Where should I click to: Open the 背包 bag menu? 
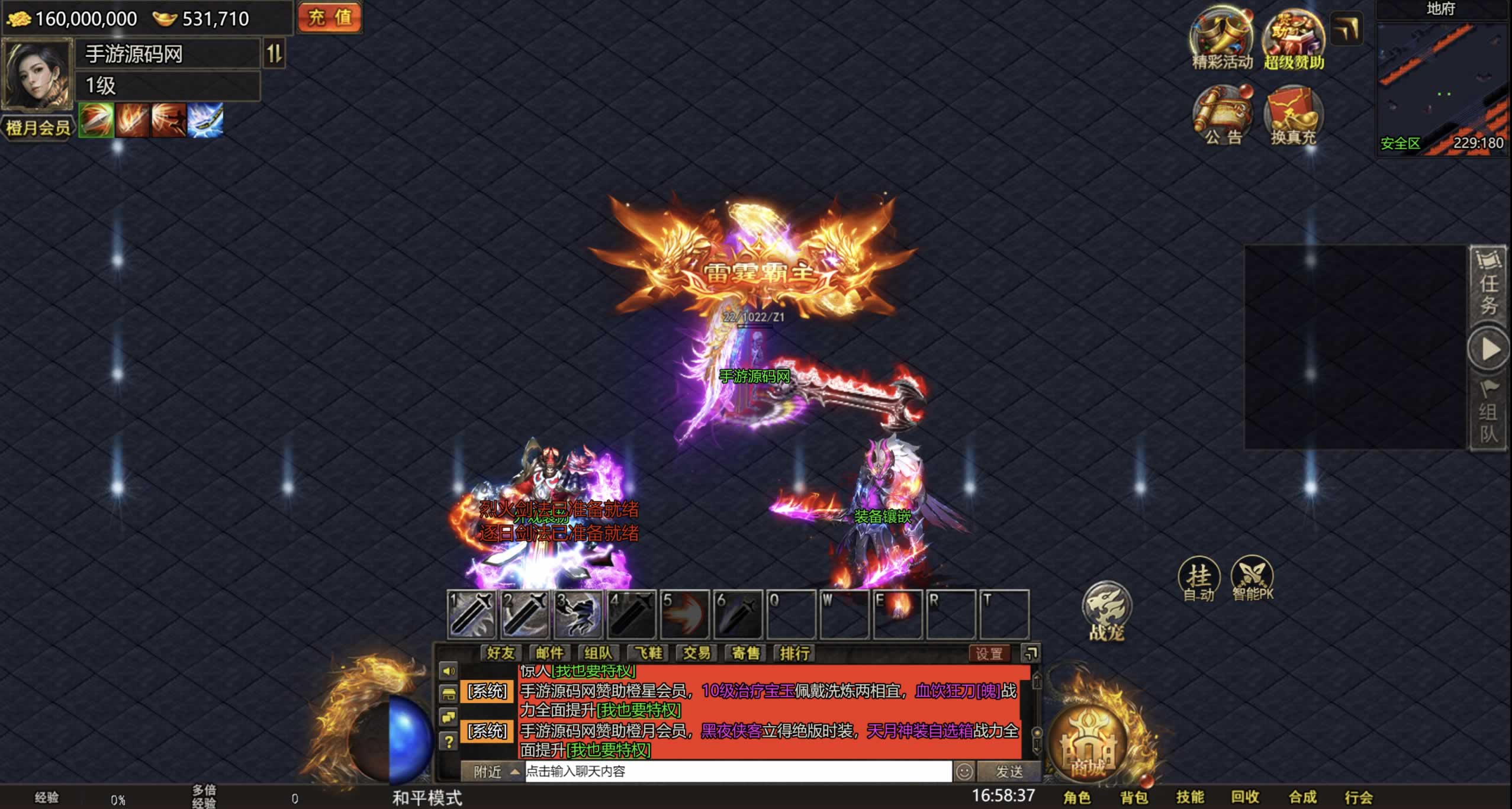click(x=1134, y=797)
